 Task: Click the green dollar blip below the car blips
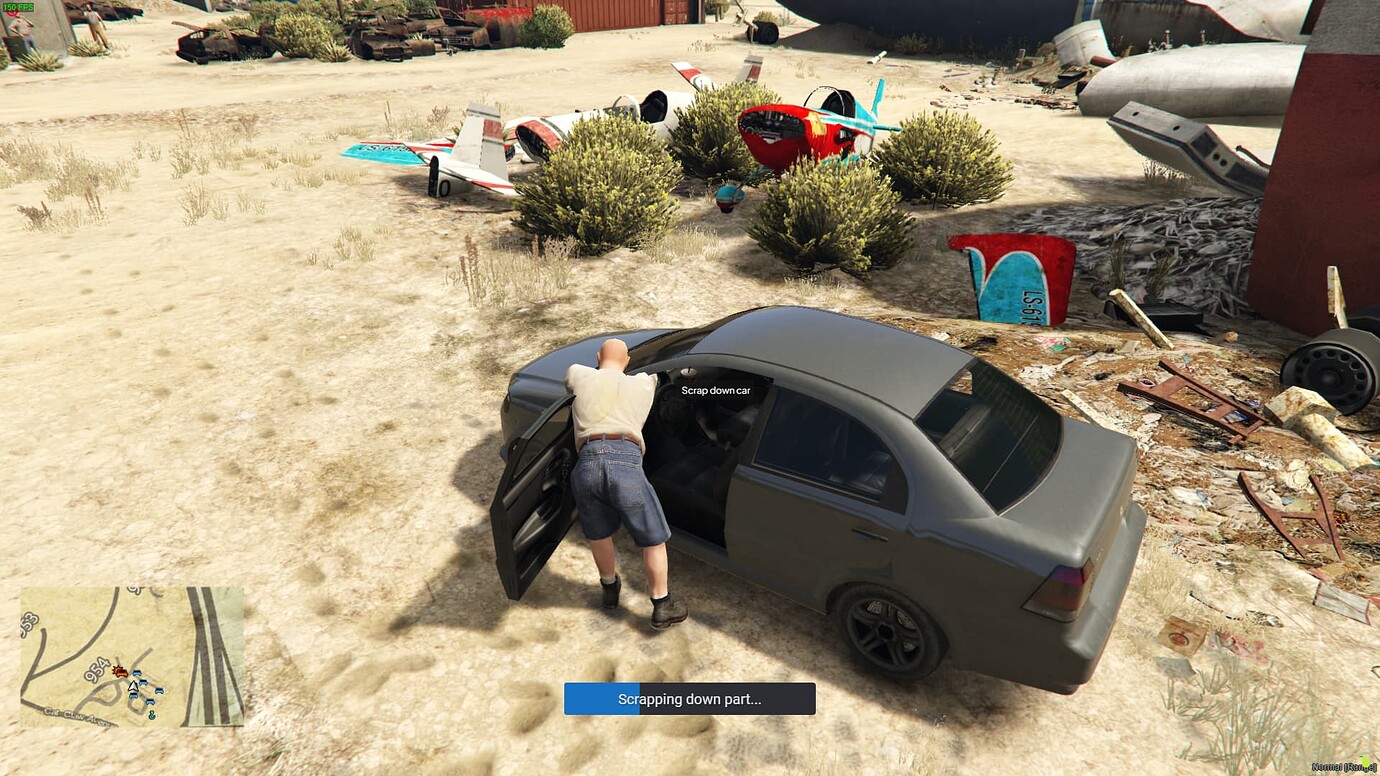[x=151, y=715]
